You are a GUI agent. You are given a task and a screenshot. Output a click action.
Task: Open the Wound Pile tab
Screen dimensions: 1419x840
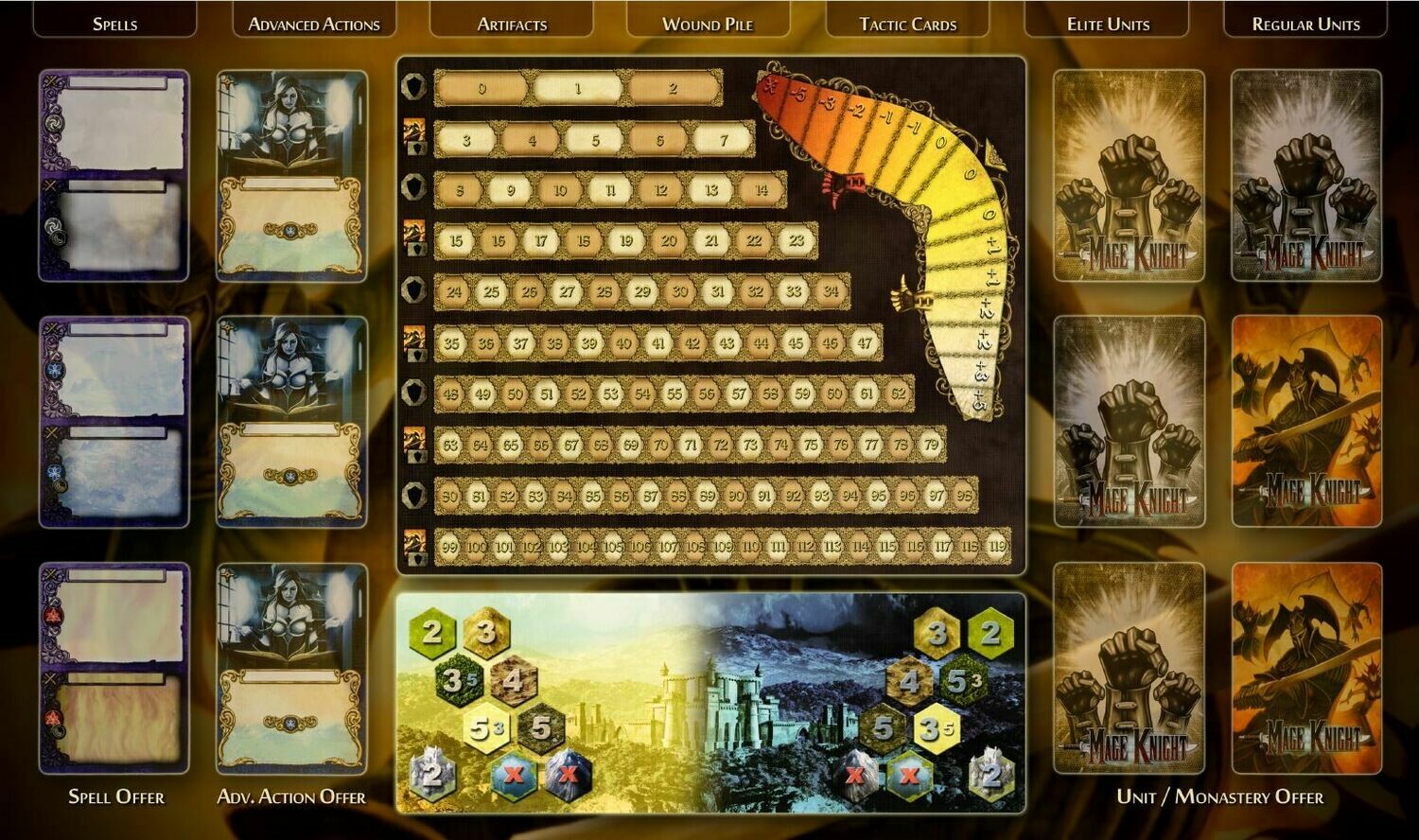708,24
